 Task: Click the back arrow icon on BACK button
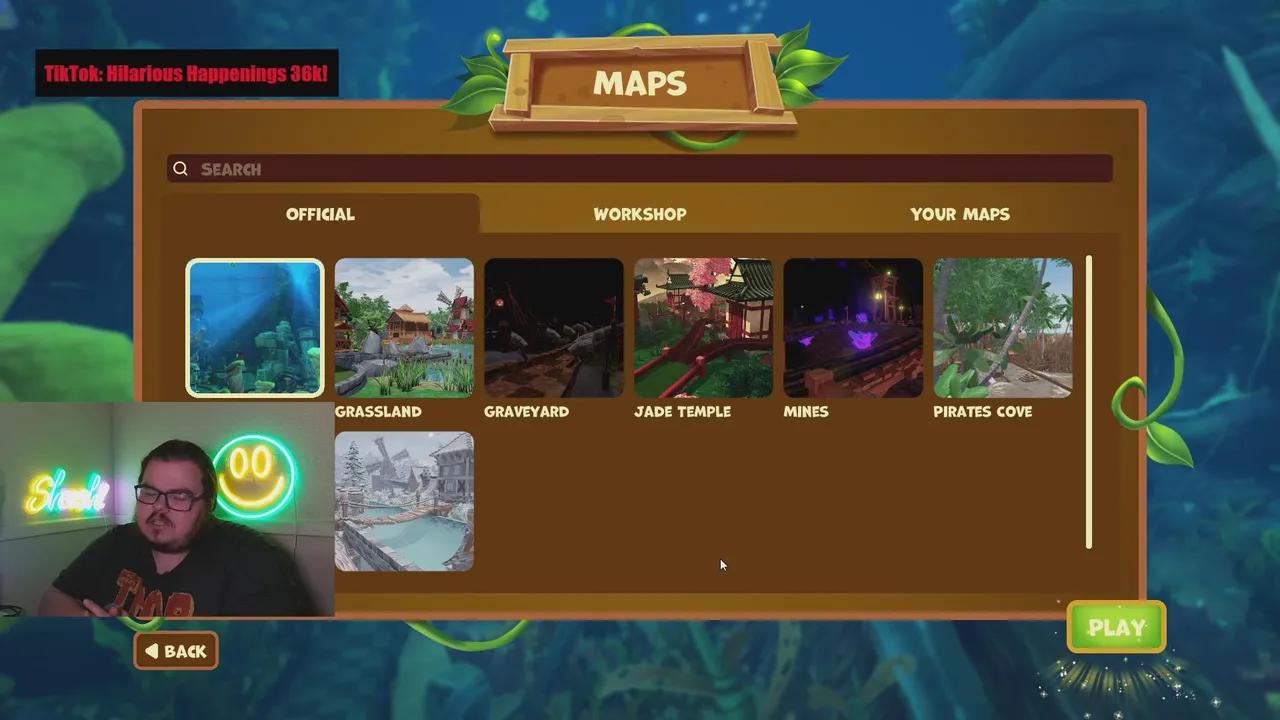153,651
